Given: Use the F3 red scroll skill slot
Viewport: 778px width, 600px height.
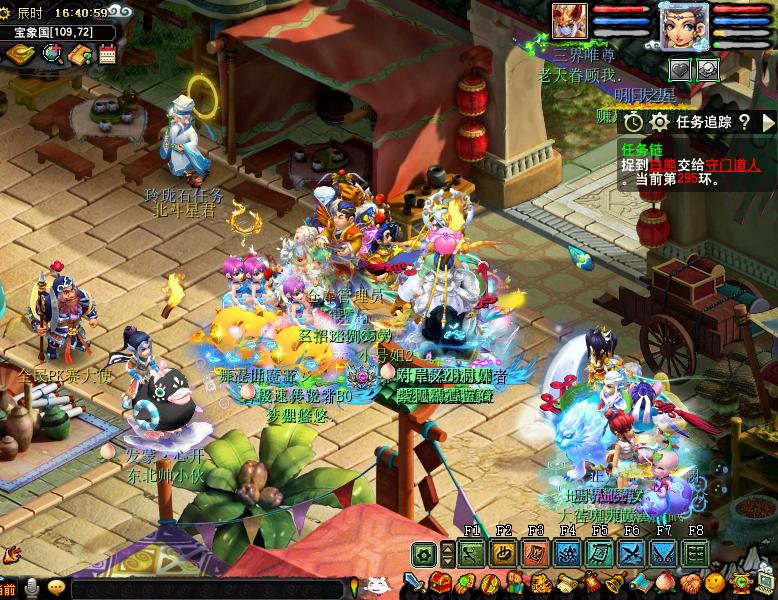Looking at the screenshot, I should (x=536, y=553).
